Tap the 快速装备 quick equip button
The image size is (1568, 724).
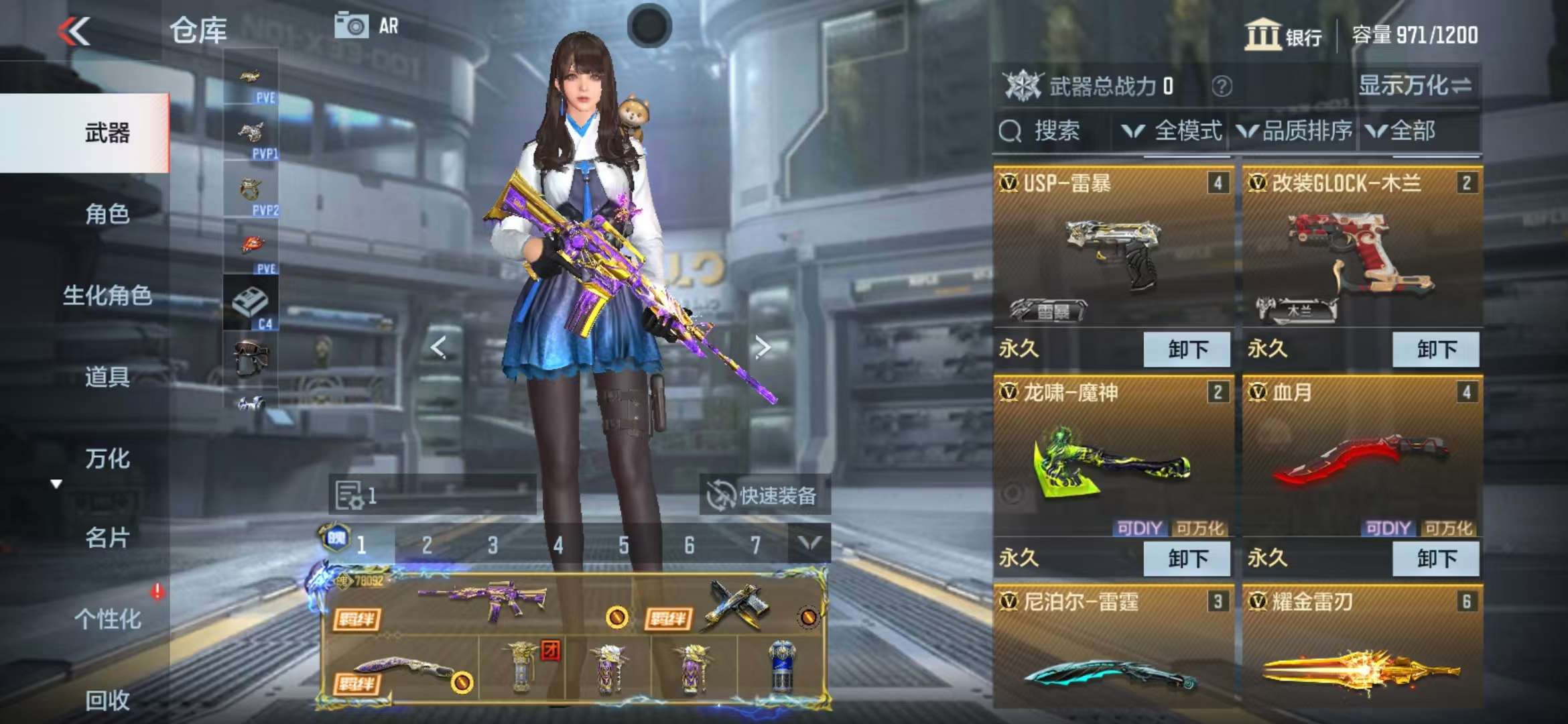coord(764,496)
